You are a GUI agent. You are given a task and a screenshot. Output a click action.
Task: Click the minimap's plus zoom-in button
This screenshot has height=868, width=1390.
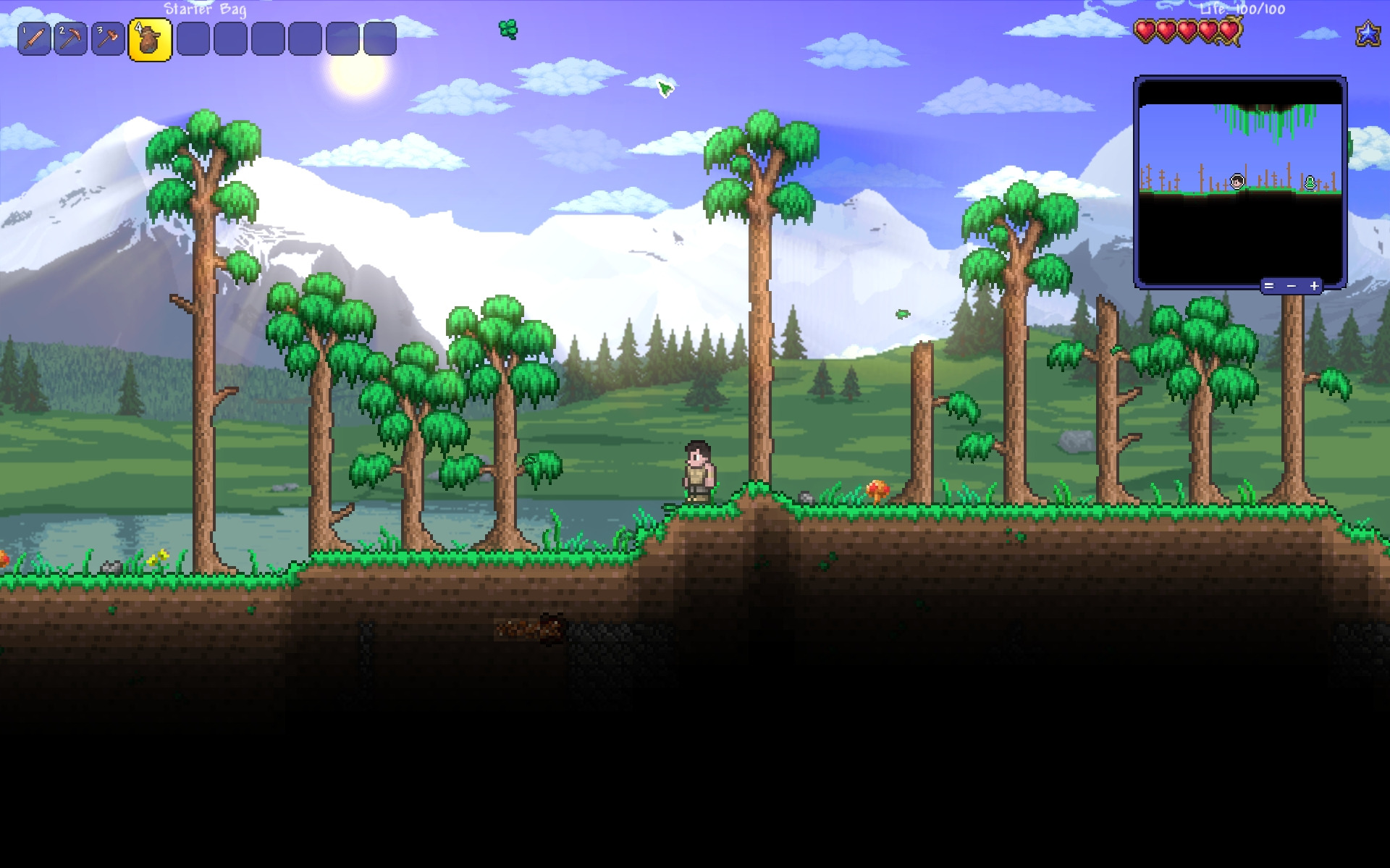[1314, 286]
